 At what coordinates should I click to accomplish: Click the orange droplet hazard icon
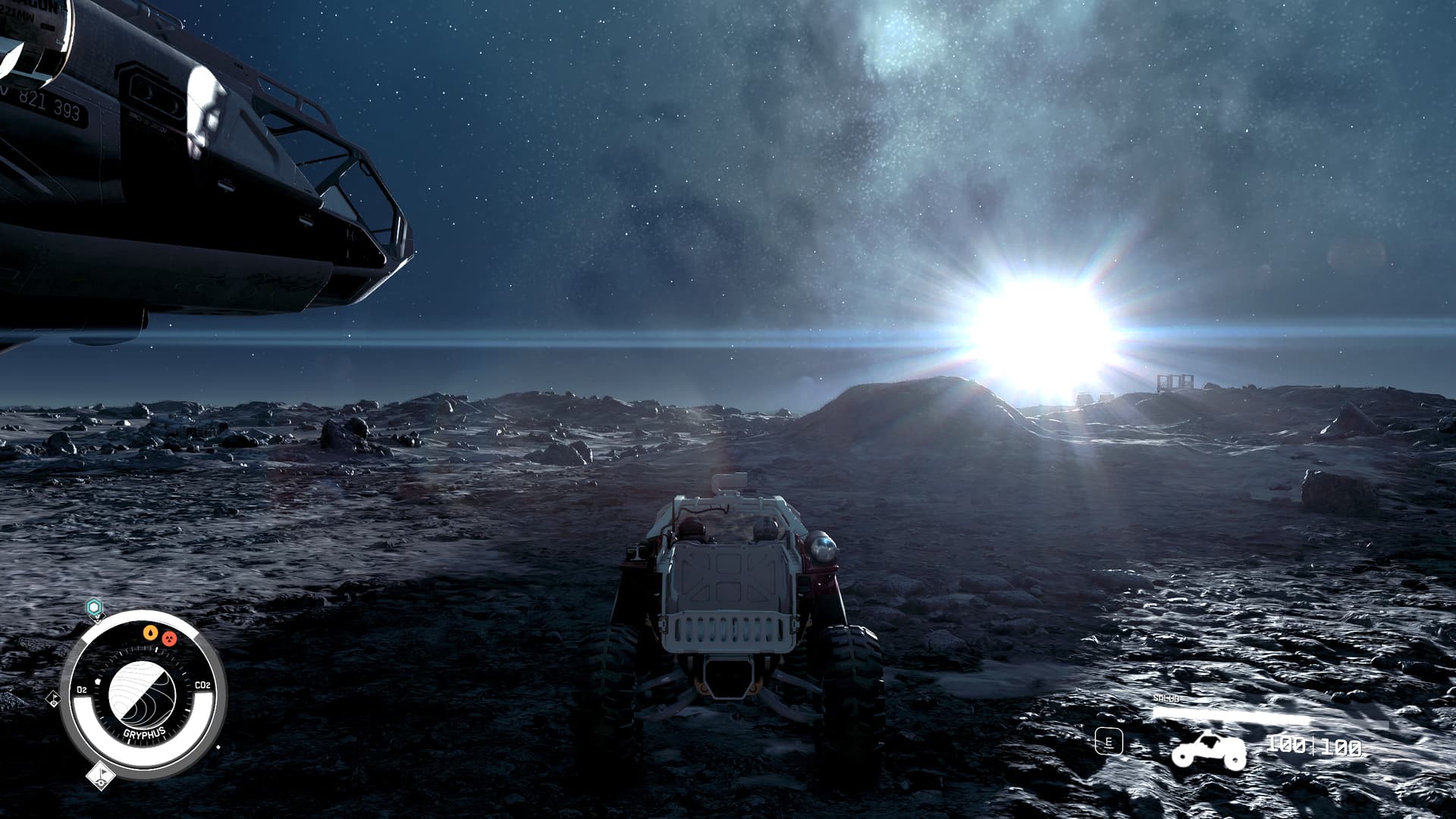pos(151,632)
